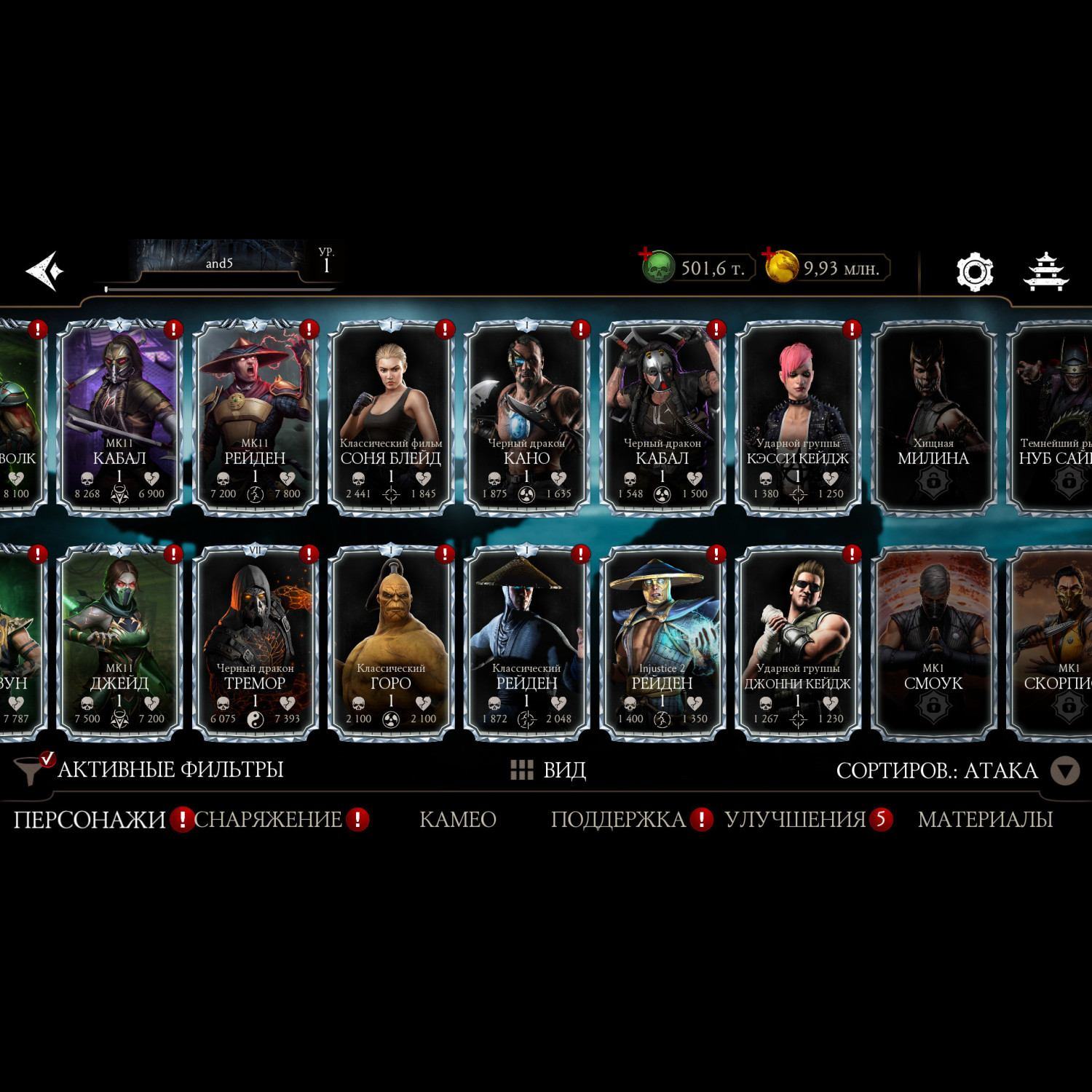Open the pagoda temple icon
Image resolution: width=1092 pixels, height=1092 pixels.
click(1045, 272)
